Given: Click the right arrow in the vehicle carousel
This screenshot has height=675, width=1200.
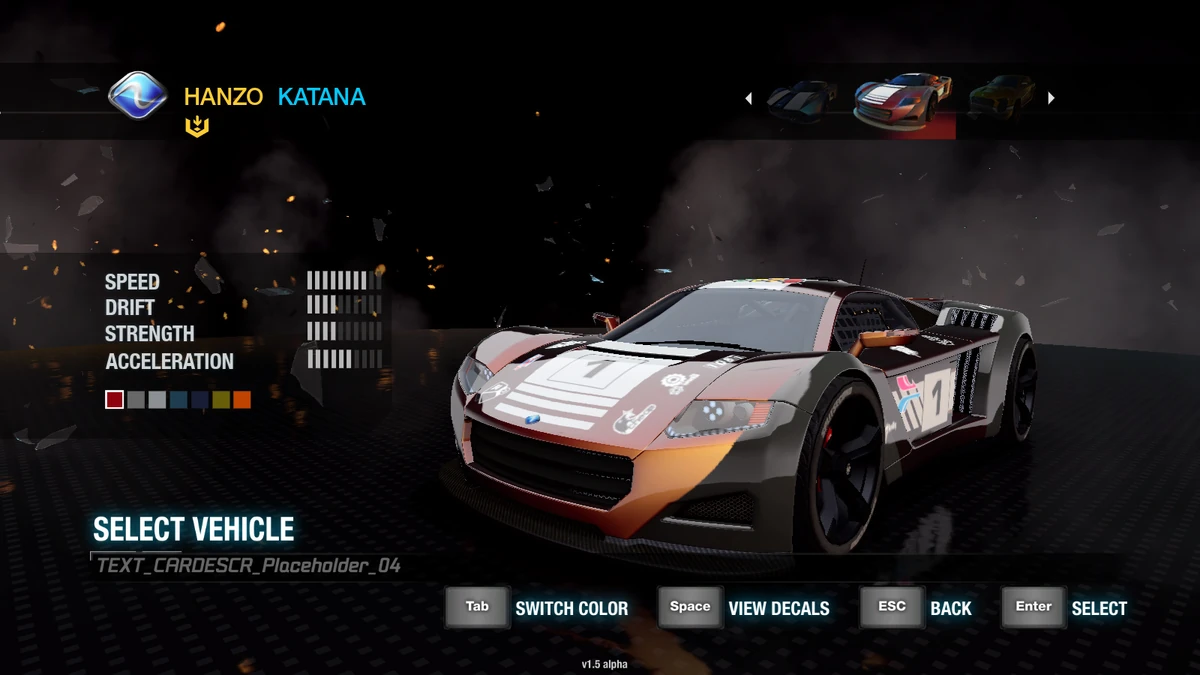Looking at the screenshot, I should pyautogui.click(x=1051, y=98).
